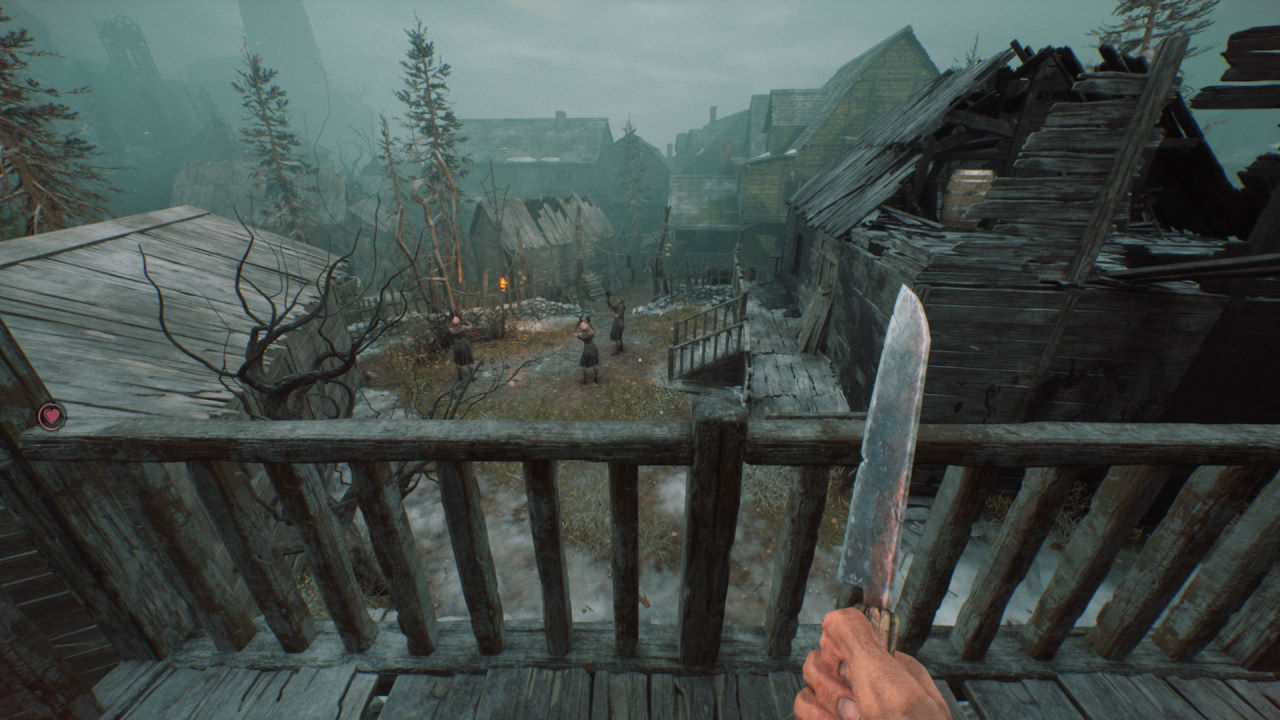Click the pink heart health icon
Screen dimensions: 1280x720
[x=51, y=415]
